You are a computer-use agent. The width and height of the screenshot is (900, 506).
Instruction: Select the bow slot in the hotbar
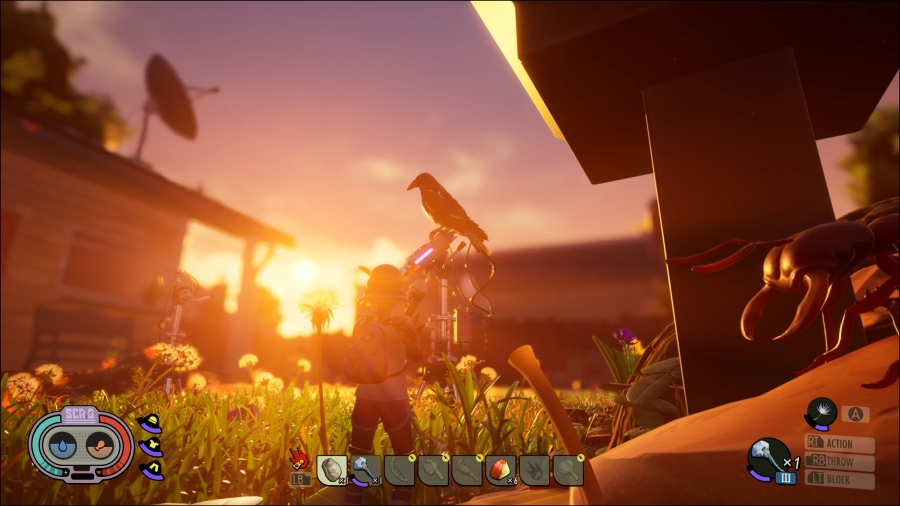pos(399,469)
